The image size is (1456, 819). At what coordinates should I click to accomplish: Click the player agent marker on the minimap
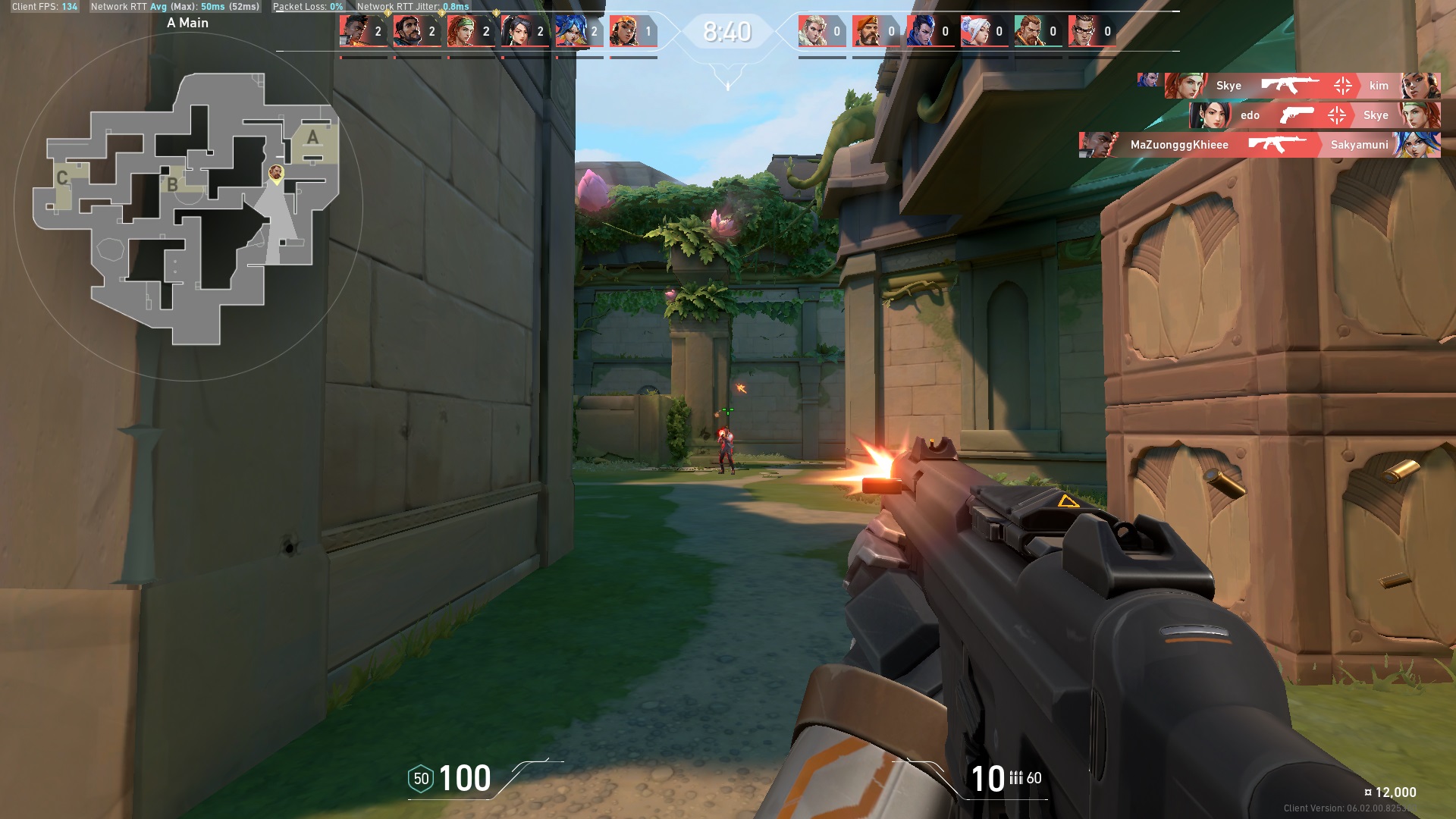[276, 174]
